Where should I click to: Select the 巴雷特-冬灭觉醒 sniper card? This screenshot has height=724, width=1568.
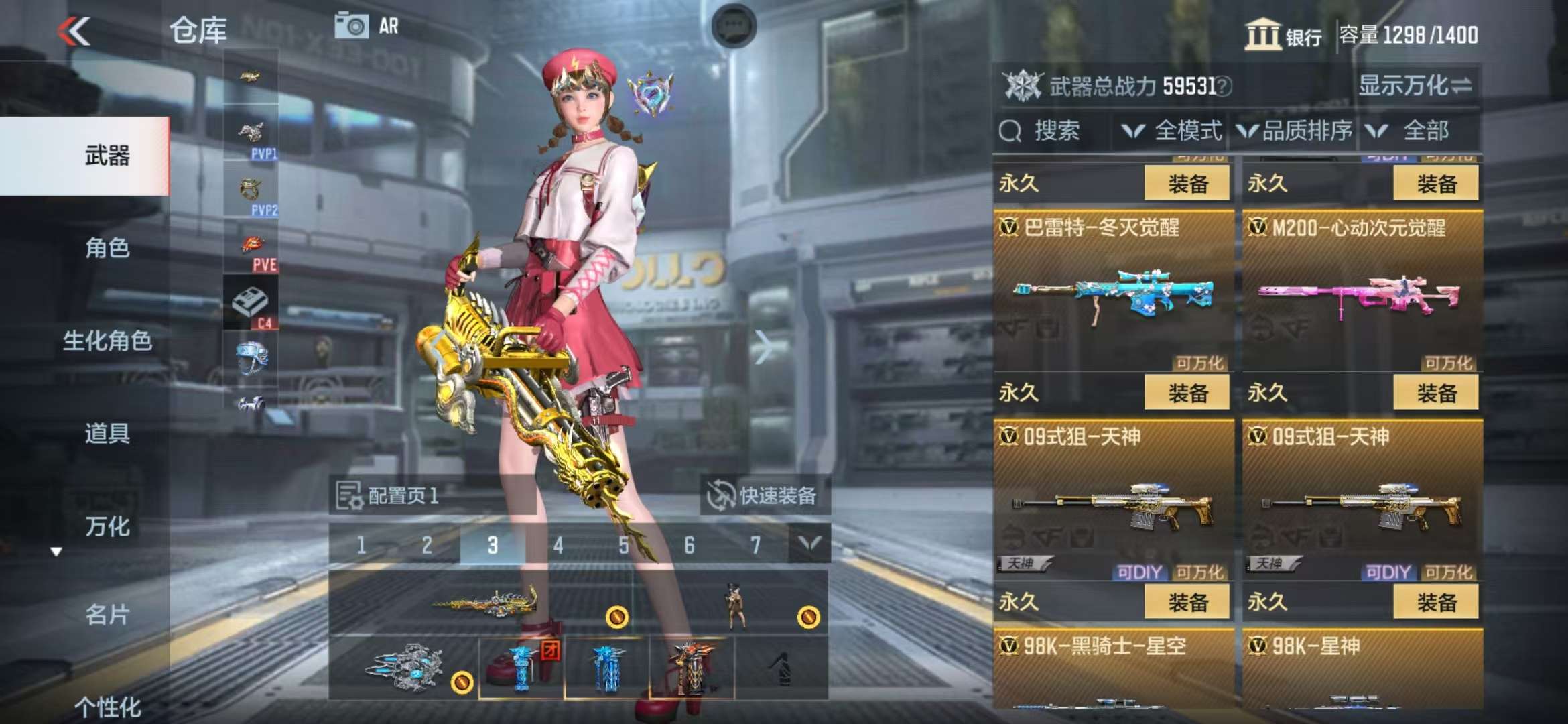[1113, 292]
